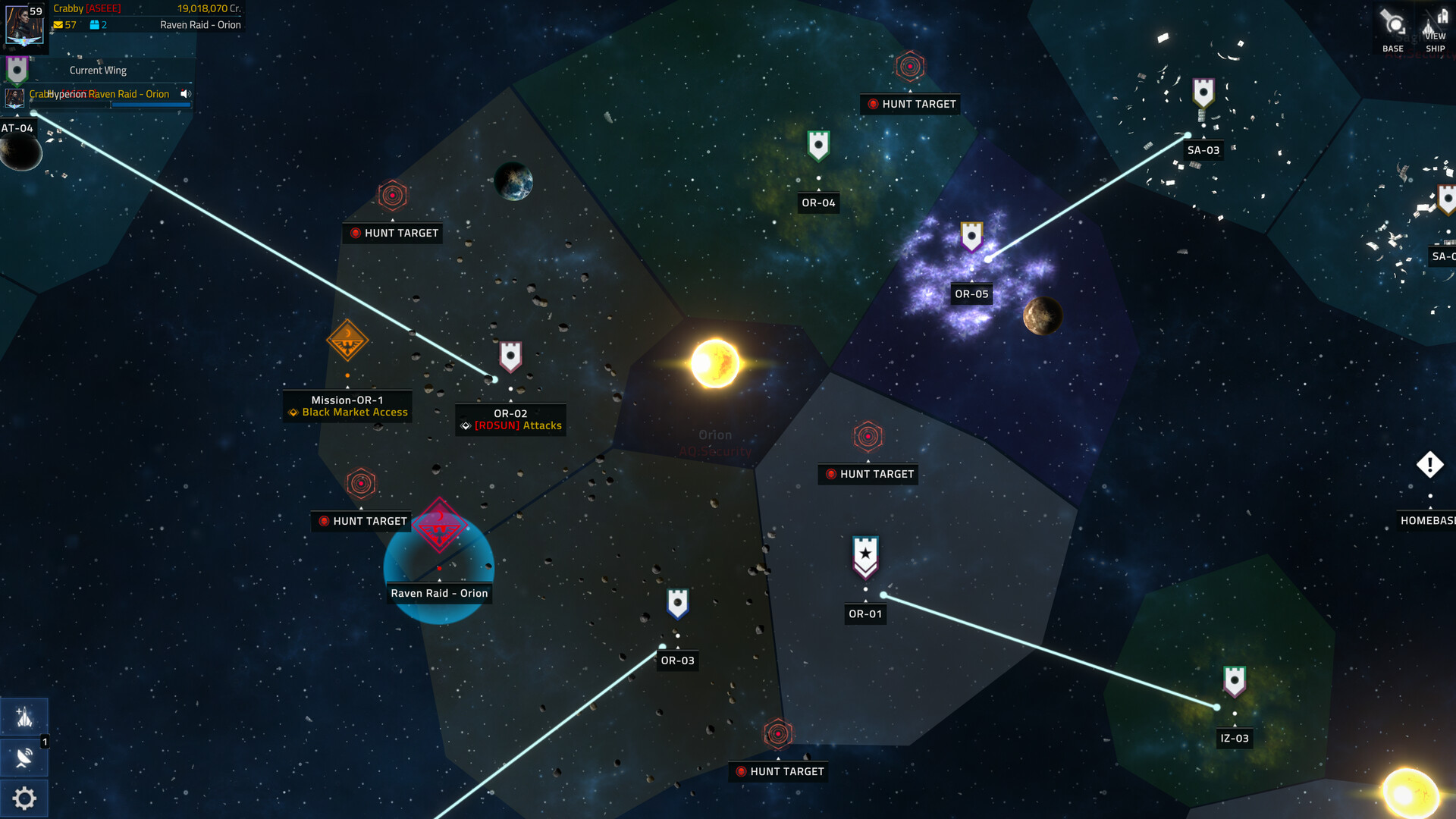
Task: Click the blue progress bar under Hyperion
Action: [151, 104]
